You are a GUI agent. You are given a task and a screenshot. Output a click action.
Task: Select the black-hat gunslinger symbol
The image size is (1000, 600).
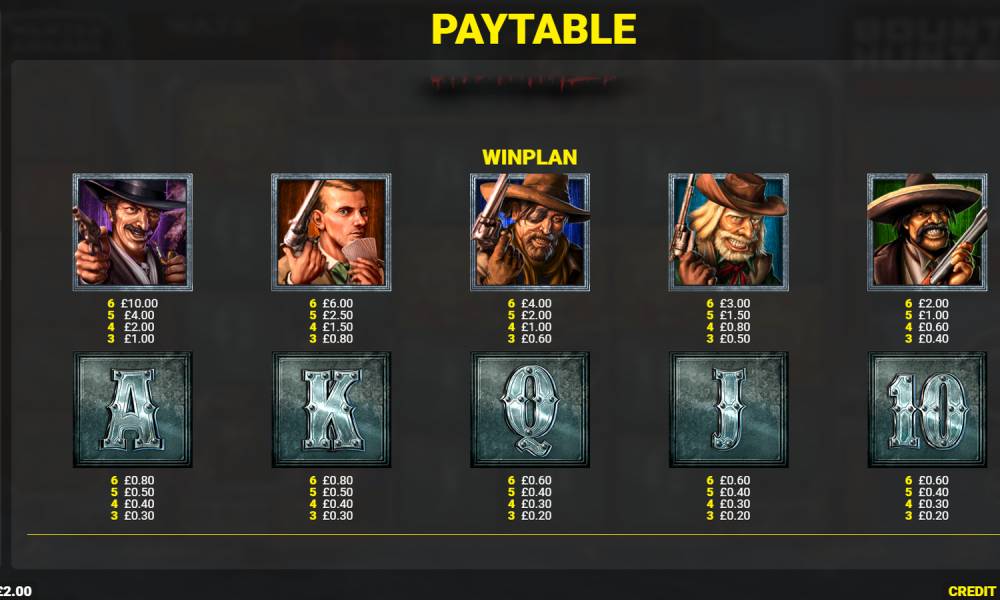[x=132, y=232]
